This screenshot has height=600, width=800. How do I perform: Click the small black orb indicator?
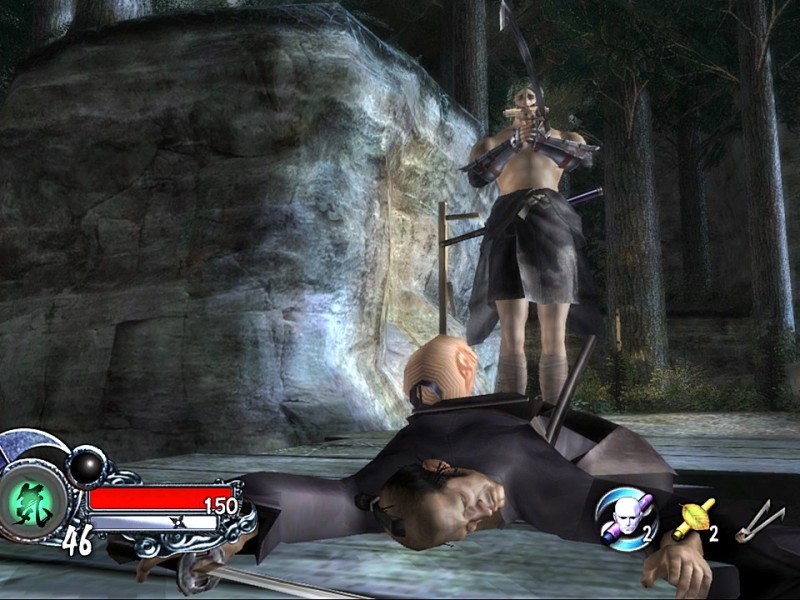click(x=86, y=466)
